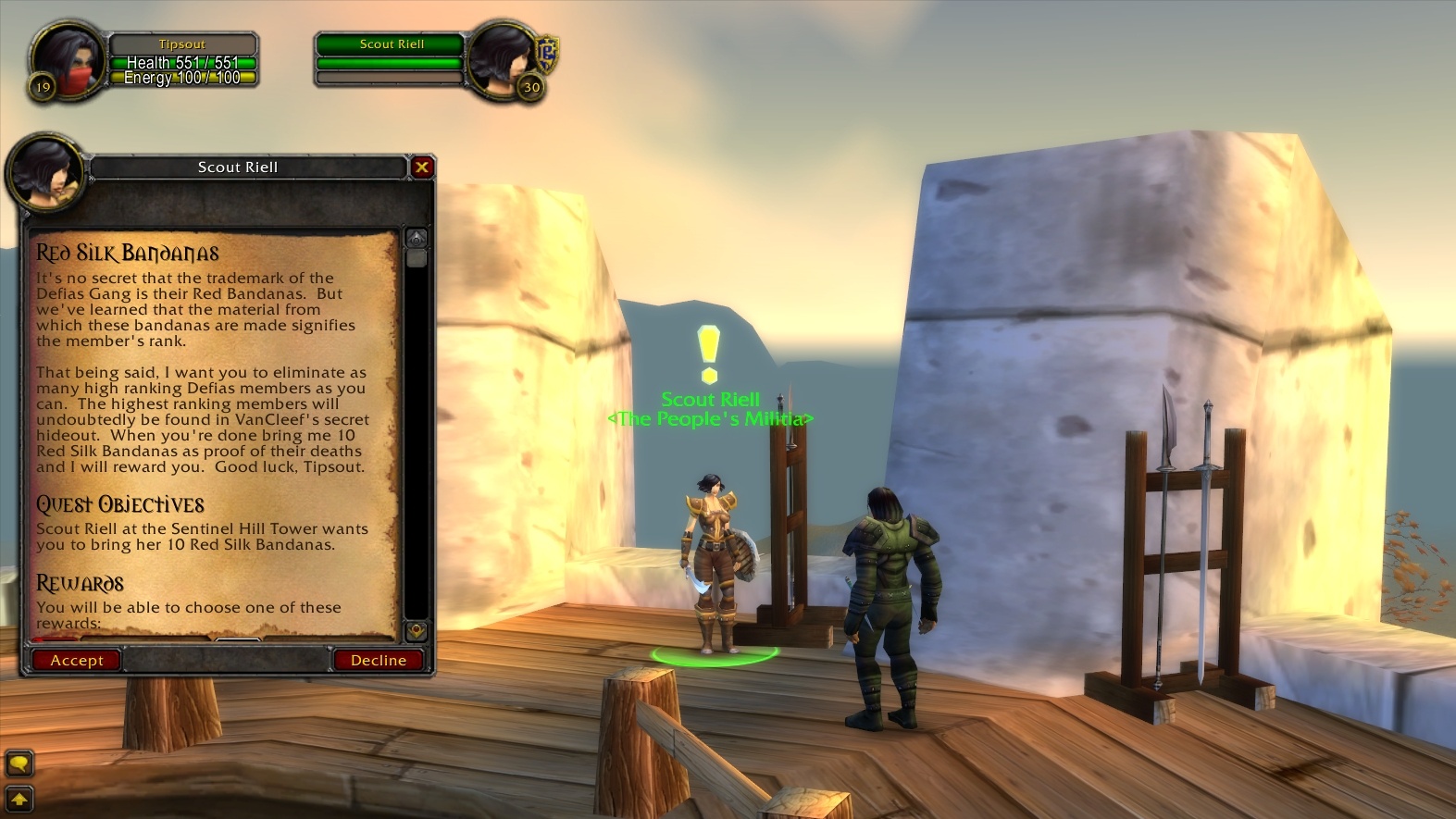Accept the Red Silk Bandanas quest
The image size is (1456, 819).
pyautogui.click(x=75, y=660)
